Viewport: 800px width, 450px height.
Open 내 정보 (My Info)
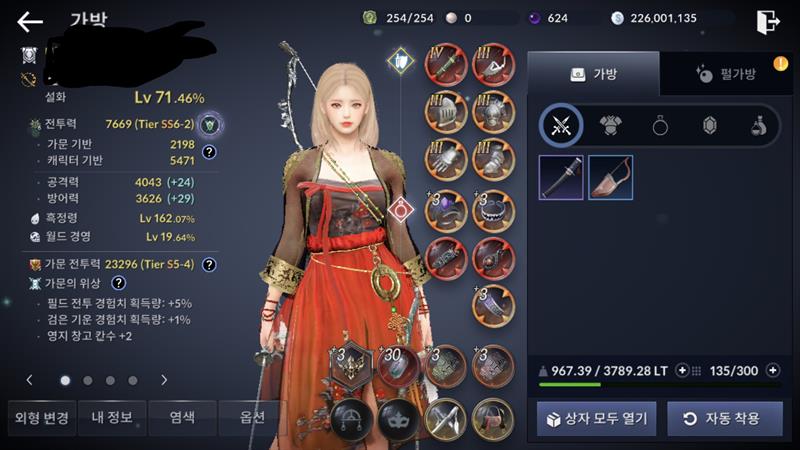(113, 416)
